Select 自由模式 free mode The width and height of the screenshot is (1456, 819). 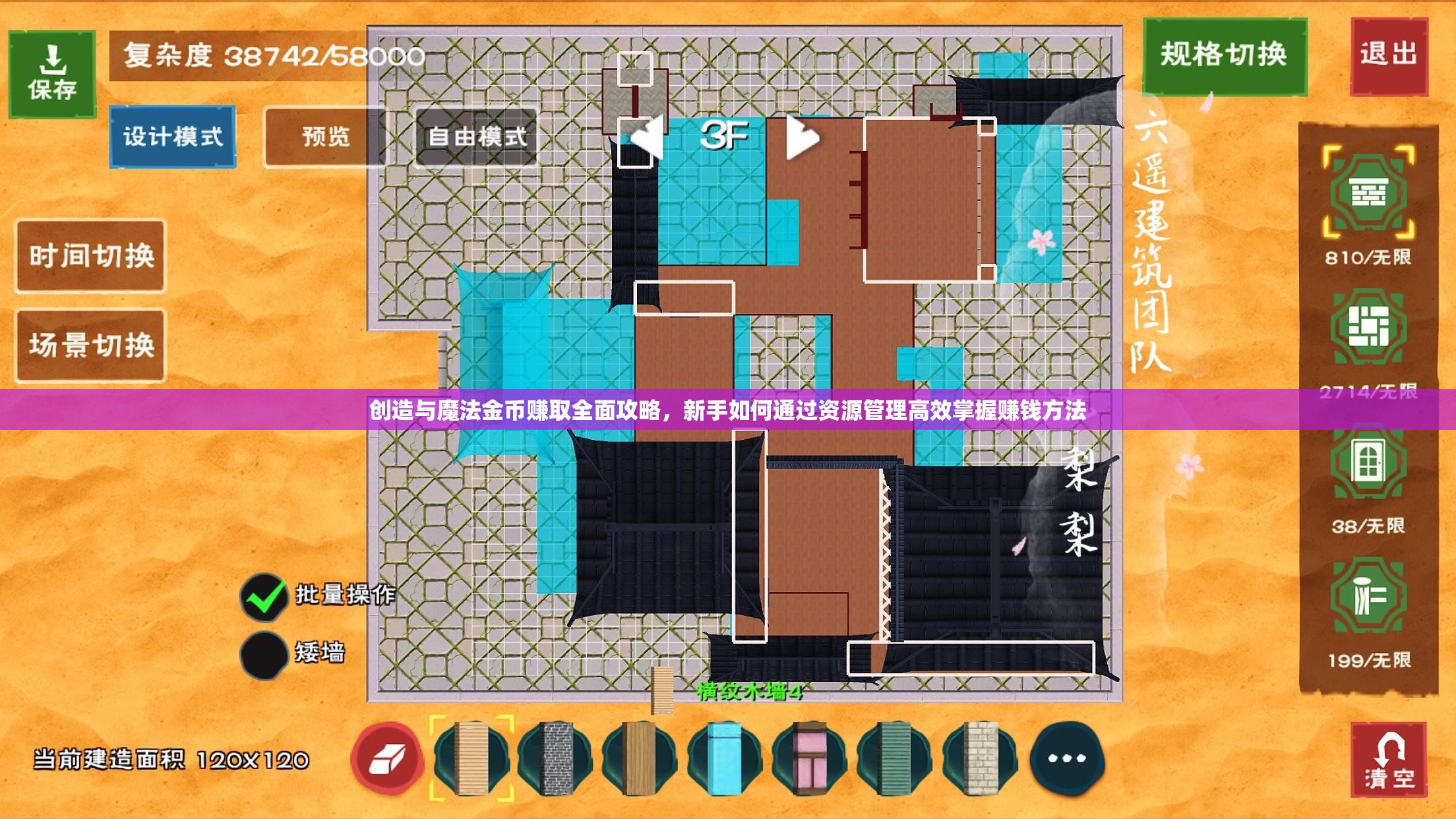pos(477,136)
